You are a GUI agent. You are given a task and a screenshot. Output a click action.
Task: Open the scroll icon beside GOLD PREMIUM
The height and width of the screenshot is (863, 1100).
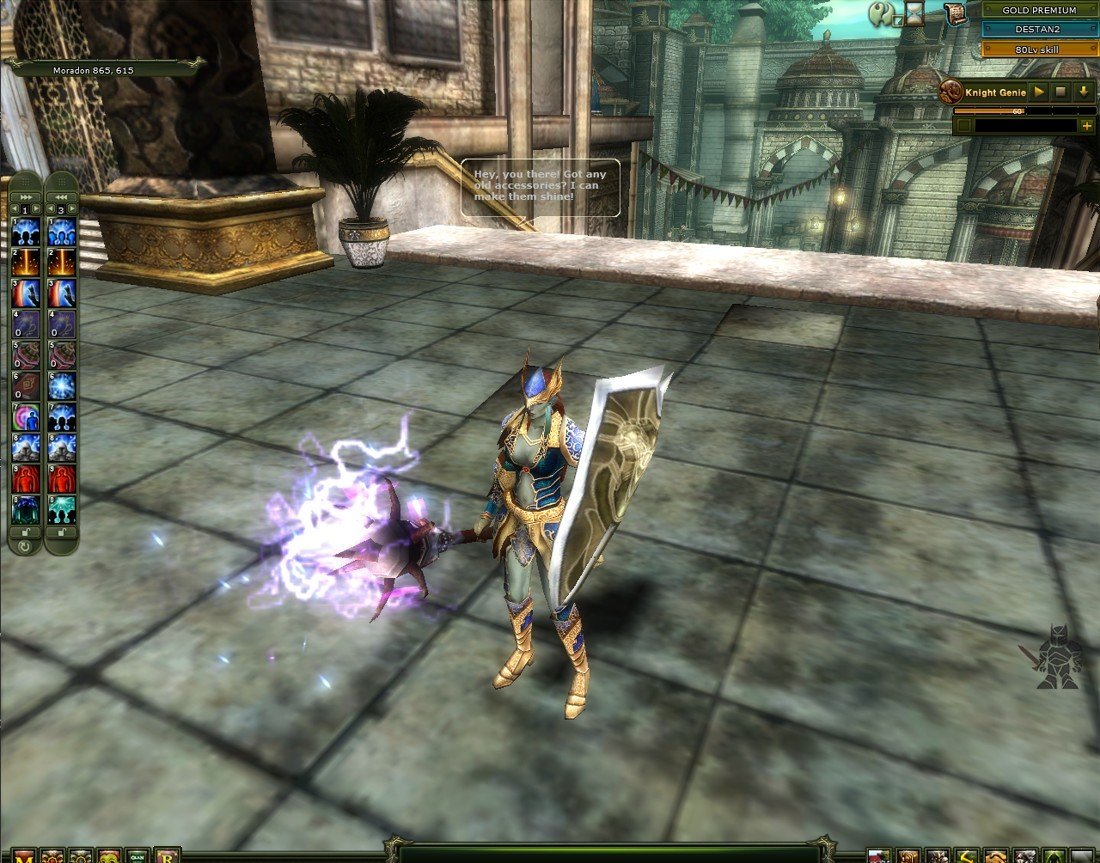[x=955, y=12]
